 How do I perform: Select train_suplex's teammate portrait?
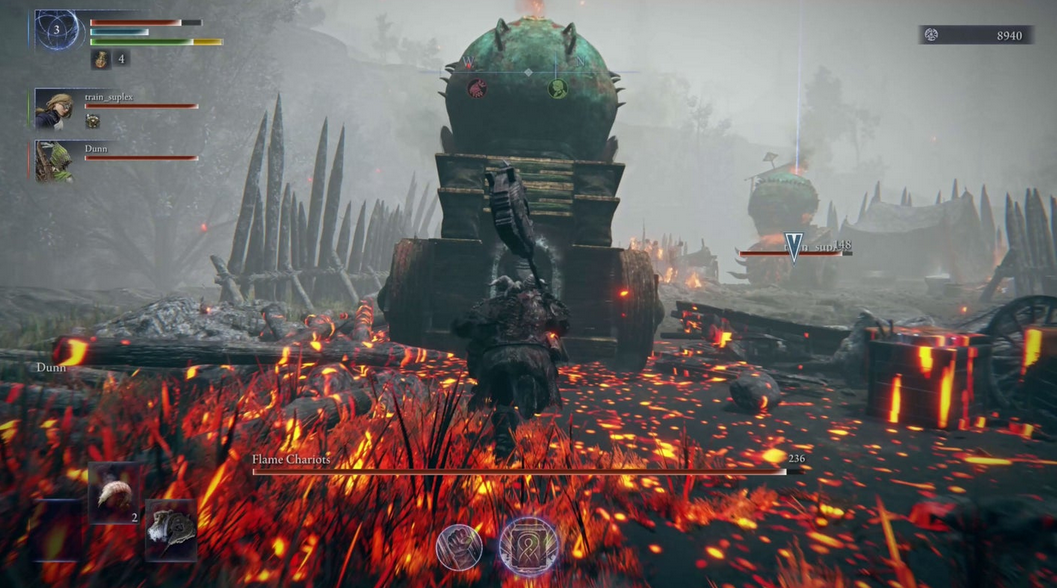point(54,109)
